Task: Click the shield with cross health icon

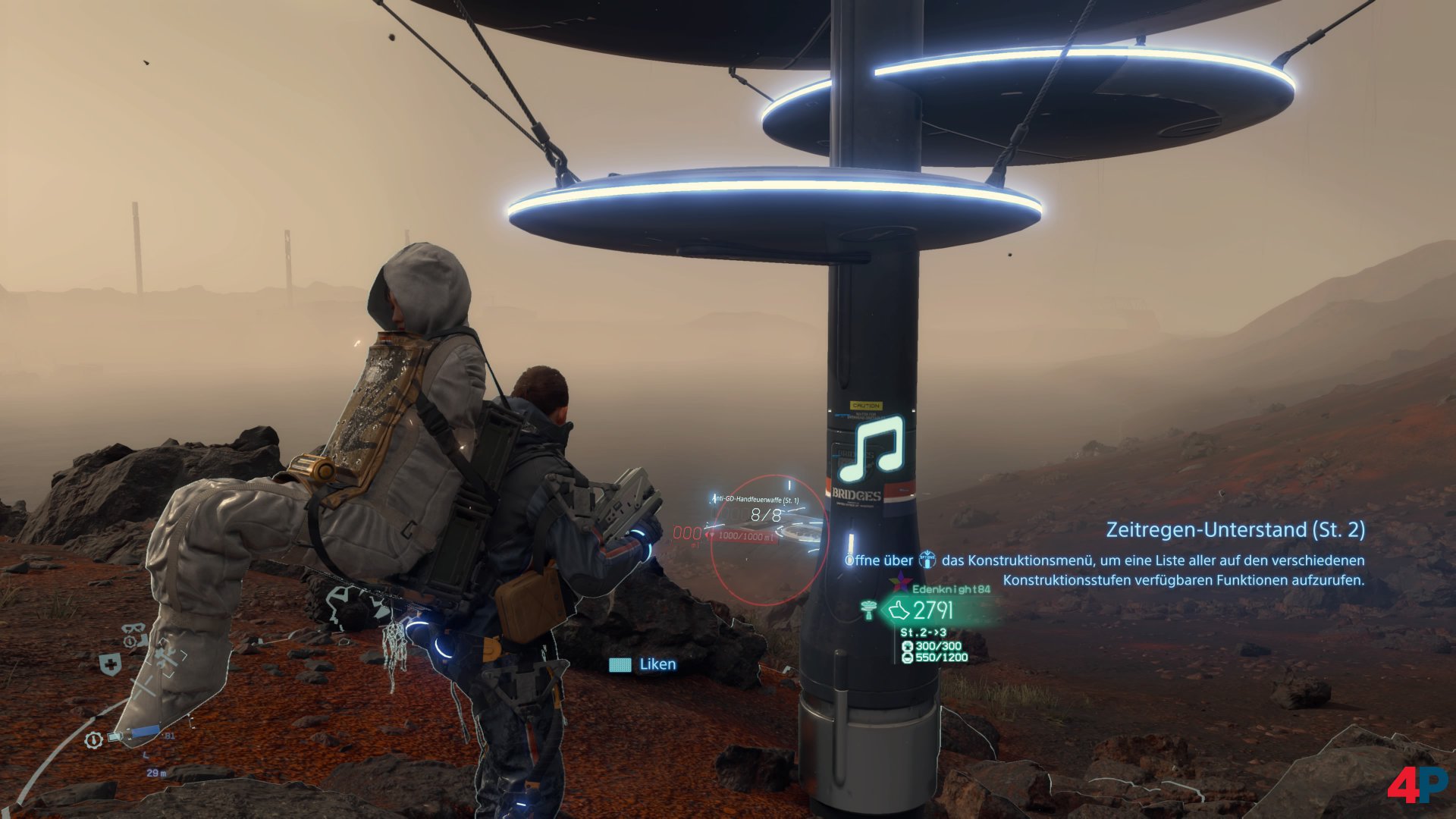Action: point(111,665)
